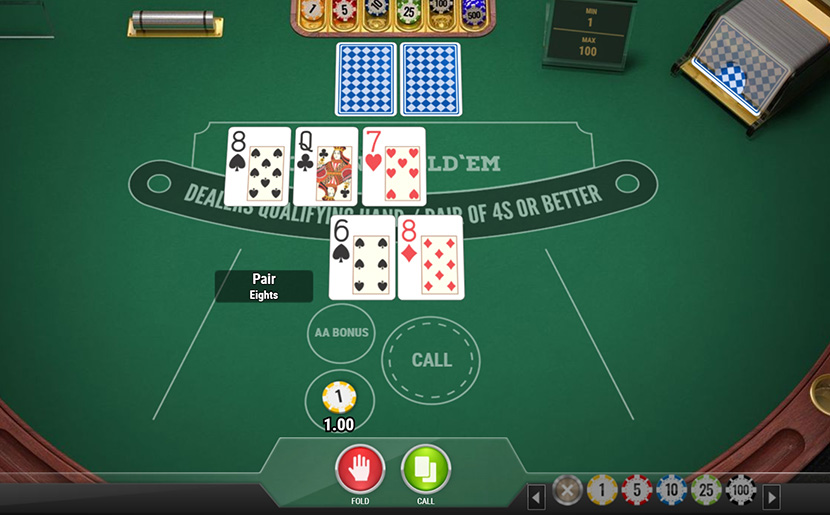Select the 1.00 ante chip on the table
This screenshot has height=515, width=830.
(x=339, y=397)
